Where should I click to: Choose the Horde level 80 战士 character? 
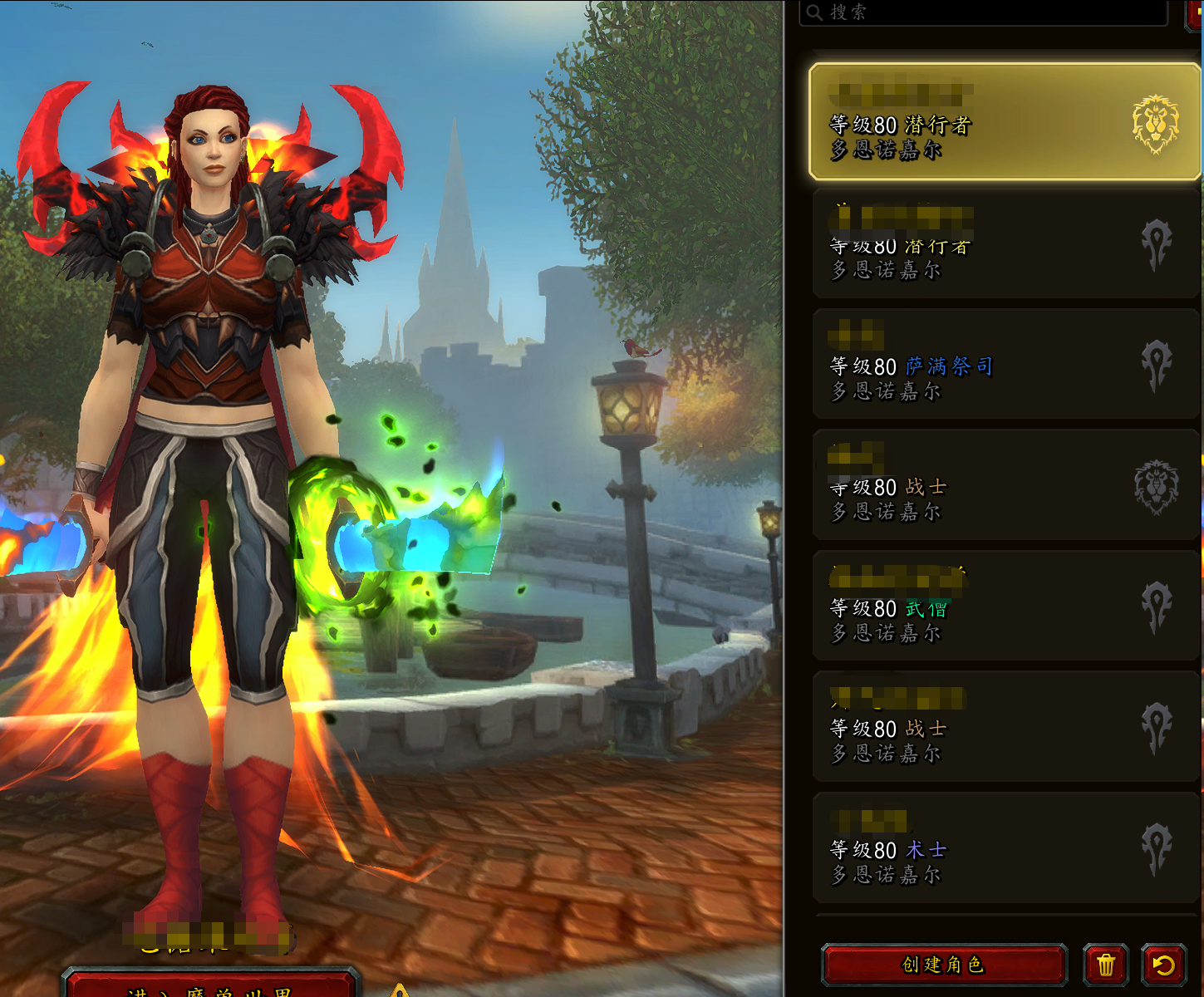pyautogui.click(x=1004, y=728)
